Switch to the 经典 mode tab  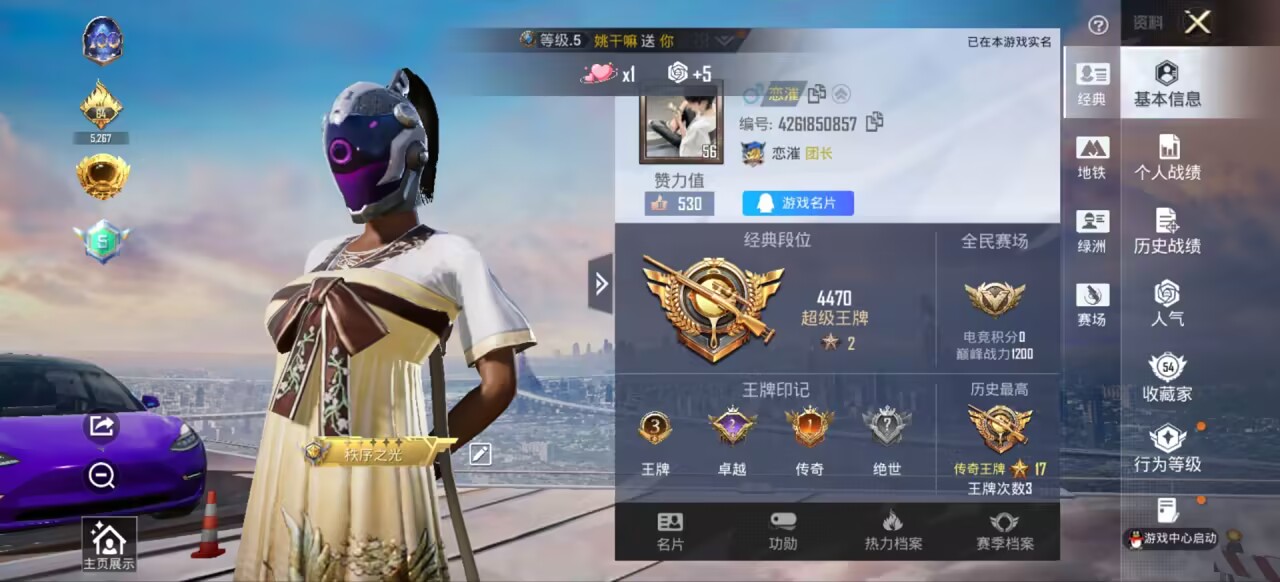[1092, 84]
